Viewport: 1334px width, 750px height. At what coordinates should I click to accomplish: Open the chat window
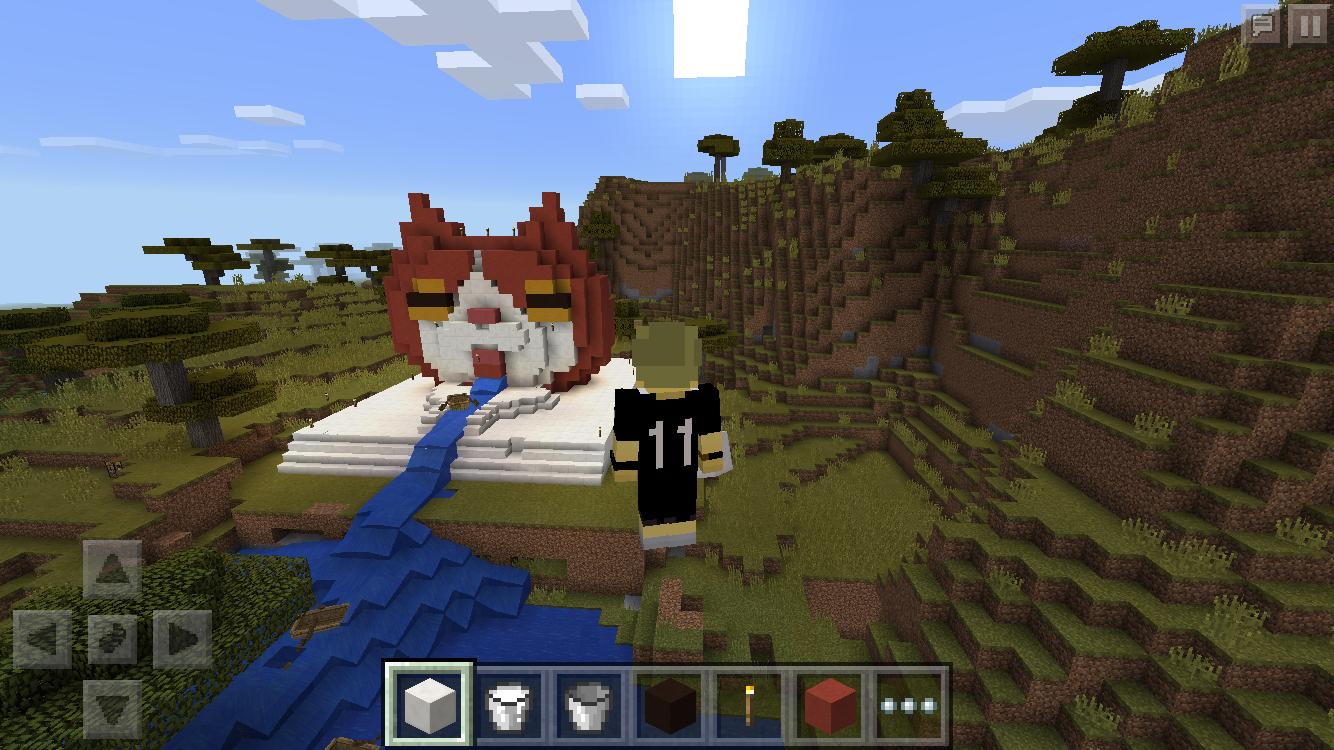coord(1262,26)
